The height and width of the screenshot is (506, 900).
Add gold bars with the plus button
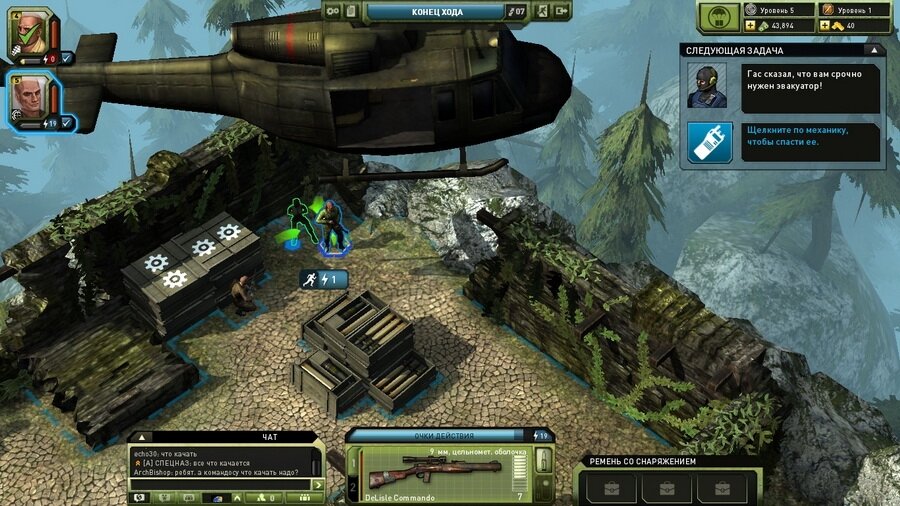(x=827, y=26)
